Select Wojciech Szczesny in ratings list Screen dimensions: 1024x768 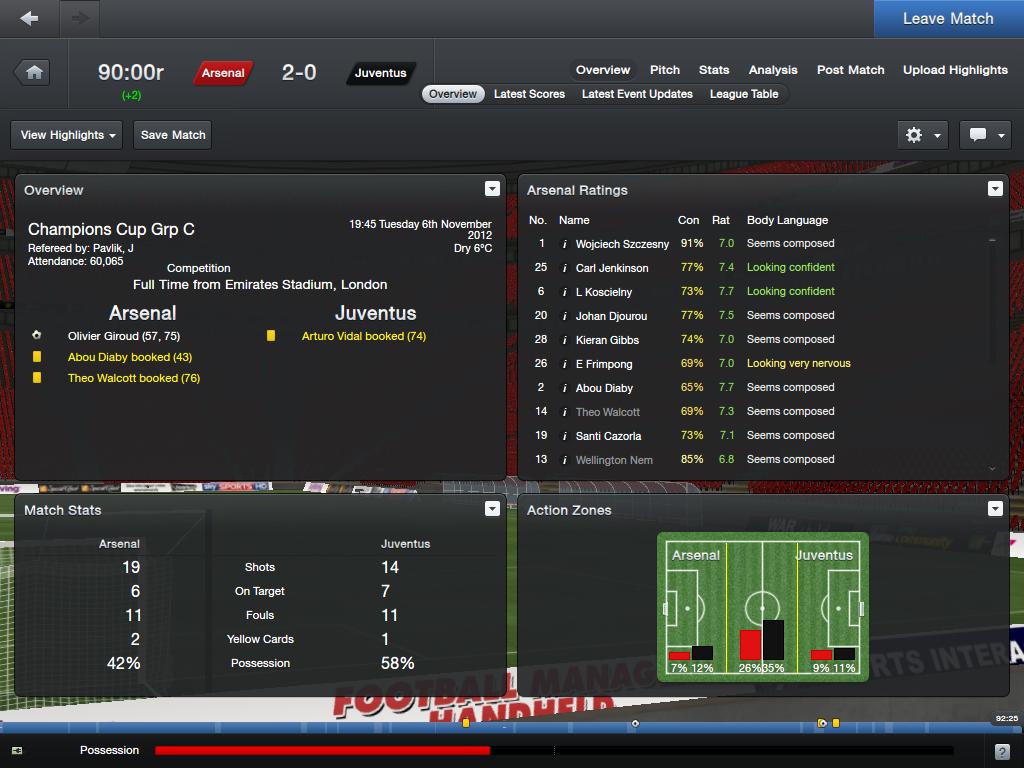point(622,244)
